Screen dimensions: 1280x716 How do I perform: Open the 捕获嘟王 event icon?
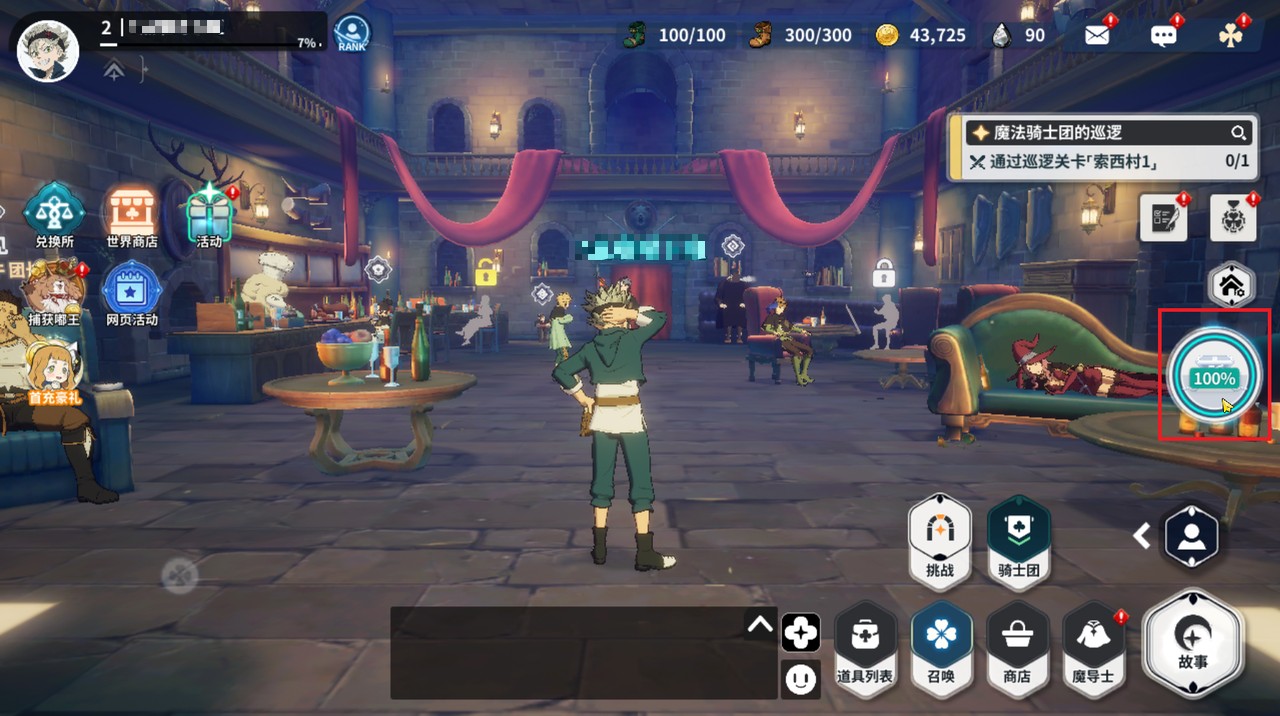[54, 290]
